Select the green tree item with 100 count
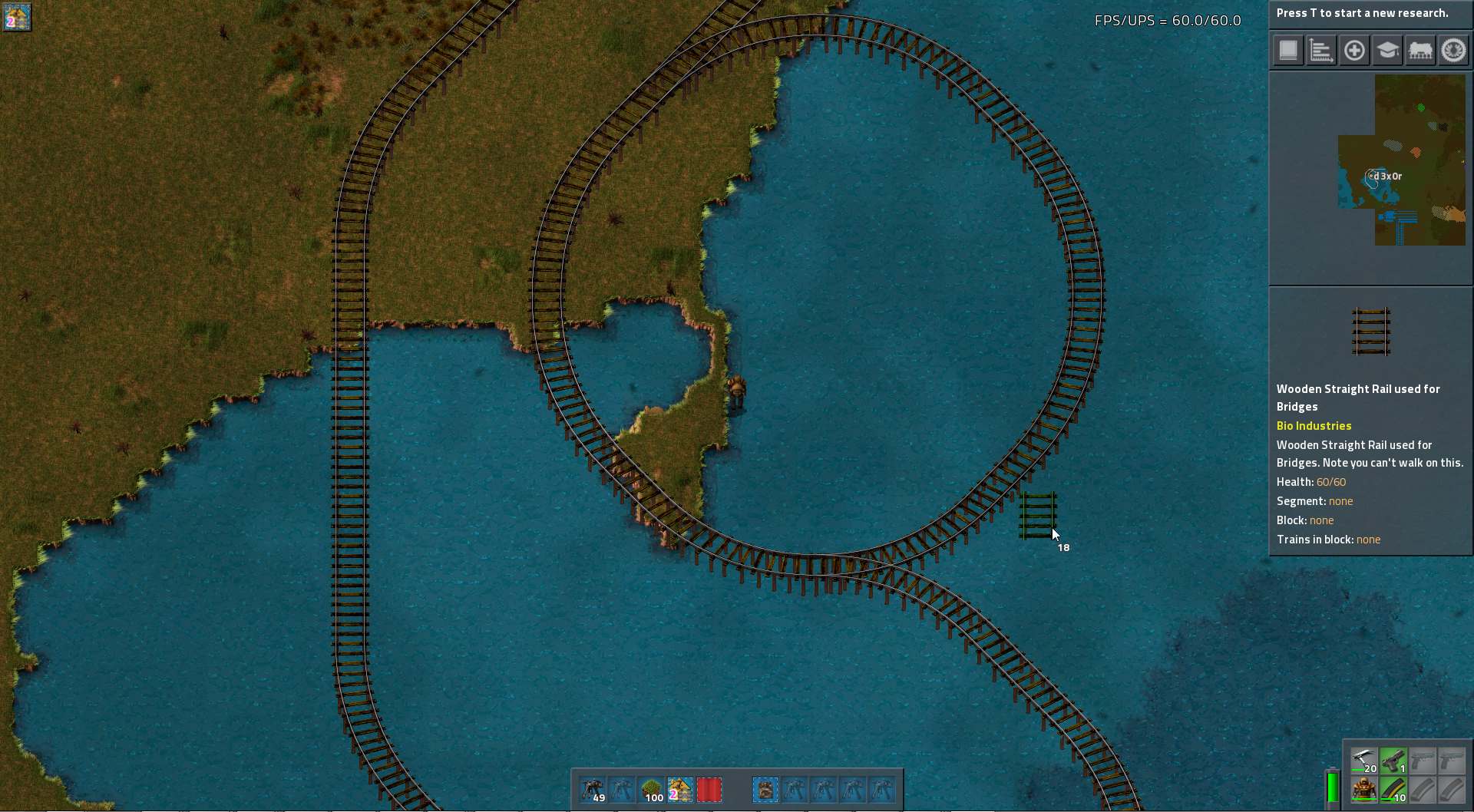Image resolution: width=1474 pixels, height=812 pixels. [651, 790]
